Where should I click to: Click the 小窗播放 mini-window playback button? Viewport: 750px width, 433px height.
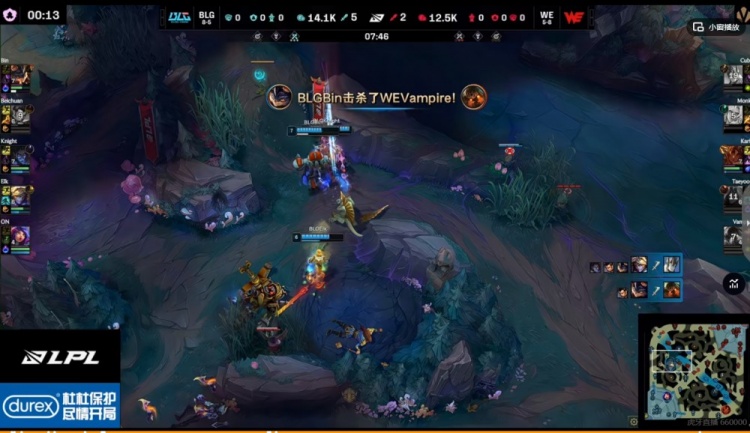(x=720, y=28)
